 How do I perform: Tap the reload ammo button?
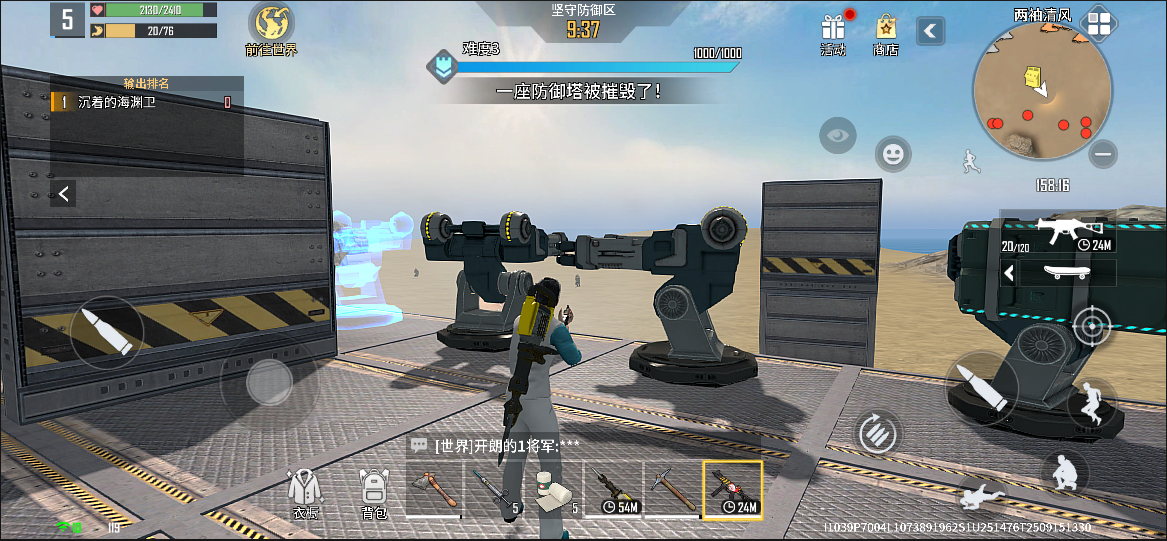(879, 433)
